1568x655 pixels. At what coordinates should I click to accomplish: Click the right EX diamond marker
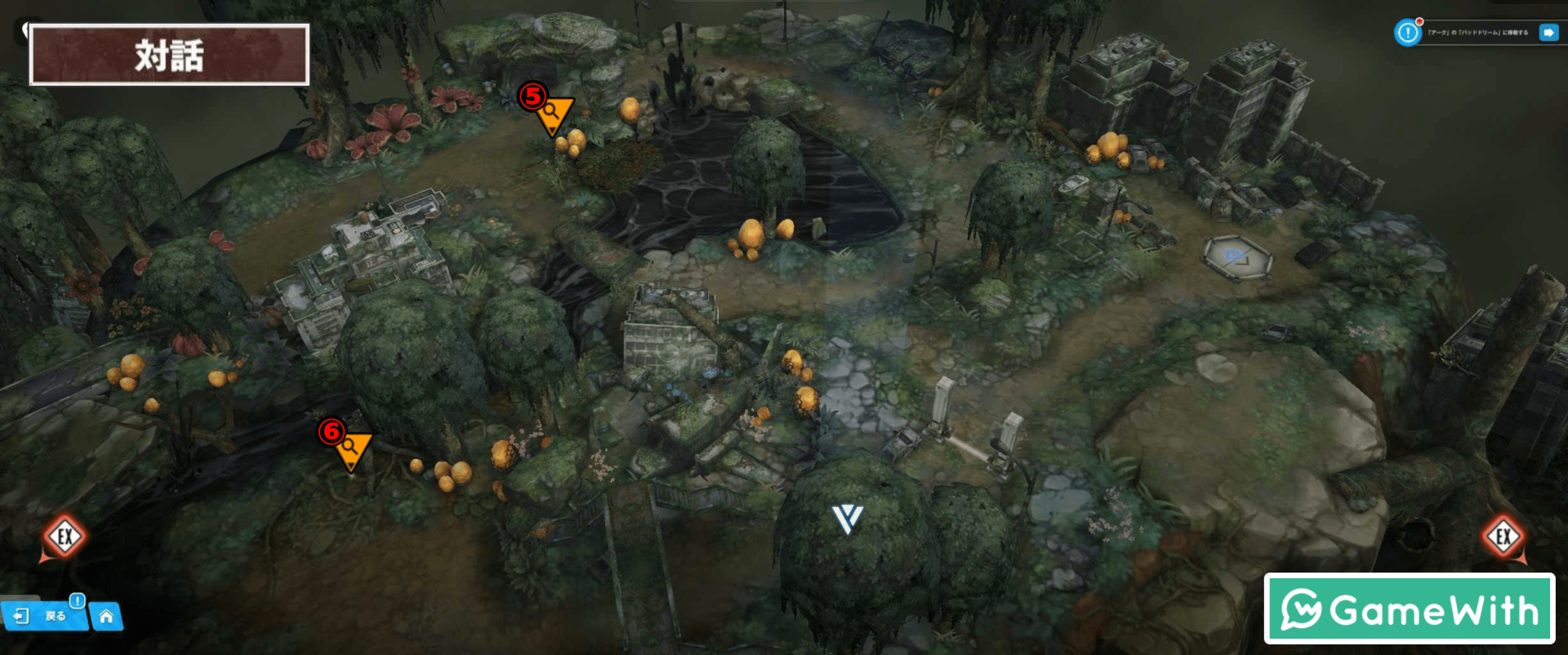1503,537
